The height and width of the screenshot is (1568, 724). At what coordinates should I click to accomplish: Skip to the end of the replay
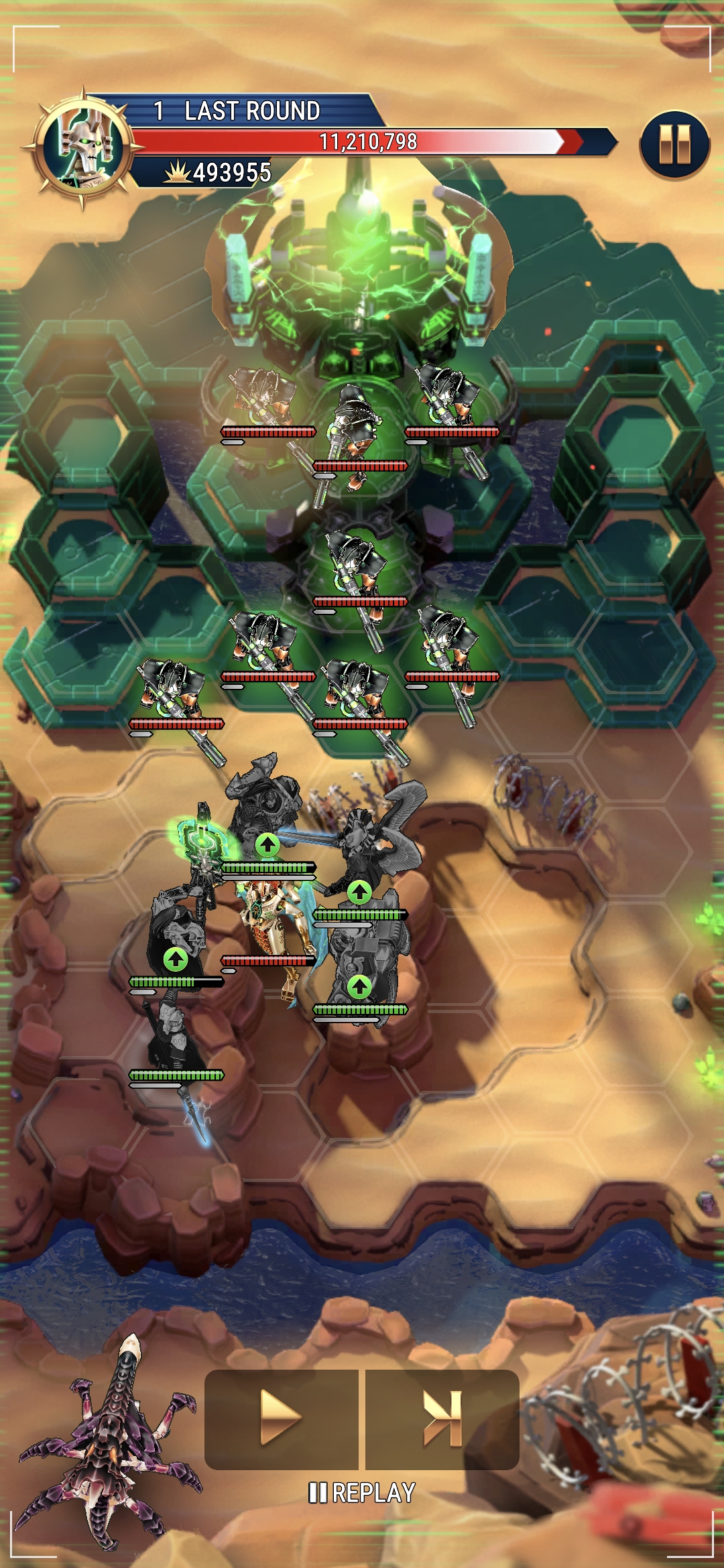coord(442,1419)
